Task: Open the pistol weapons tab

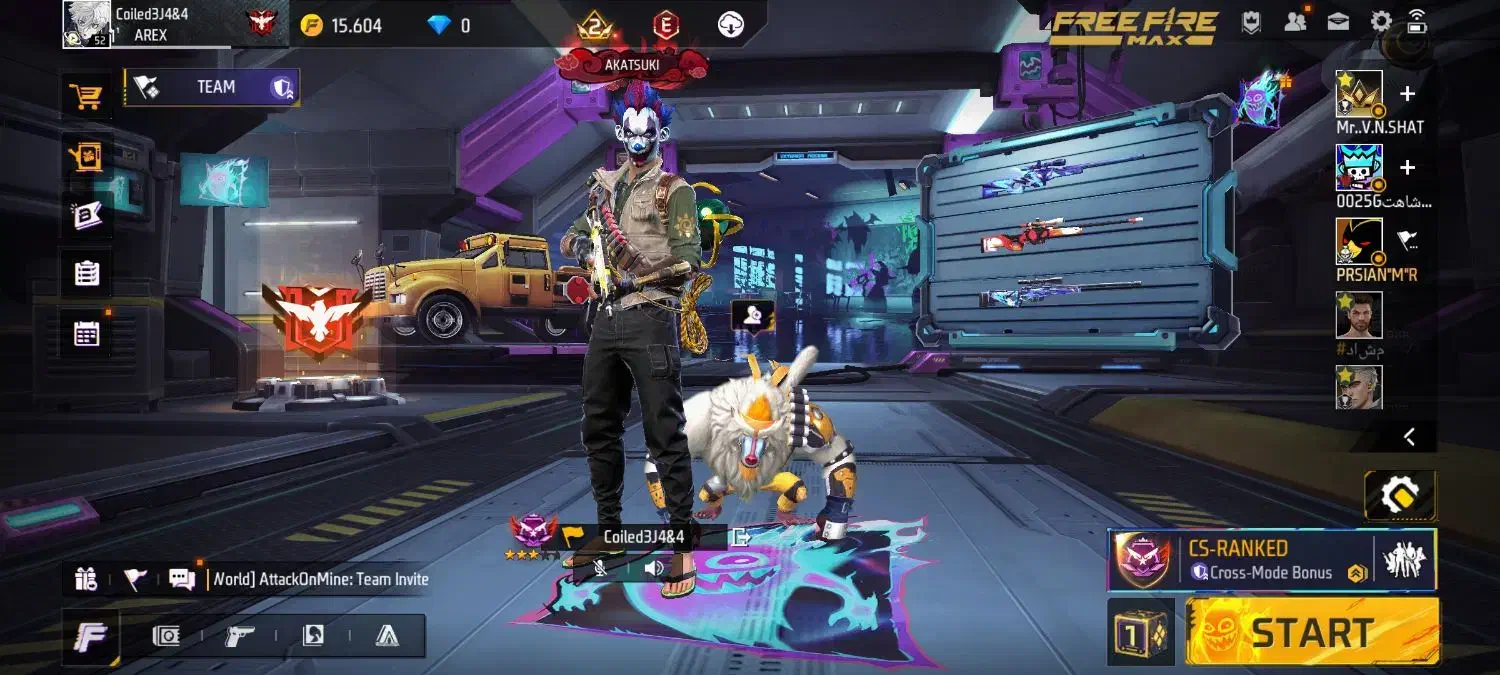Action: [239, 635]
